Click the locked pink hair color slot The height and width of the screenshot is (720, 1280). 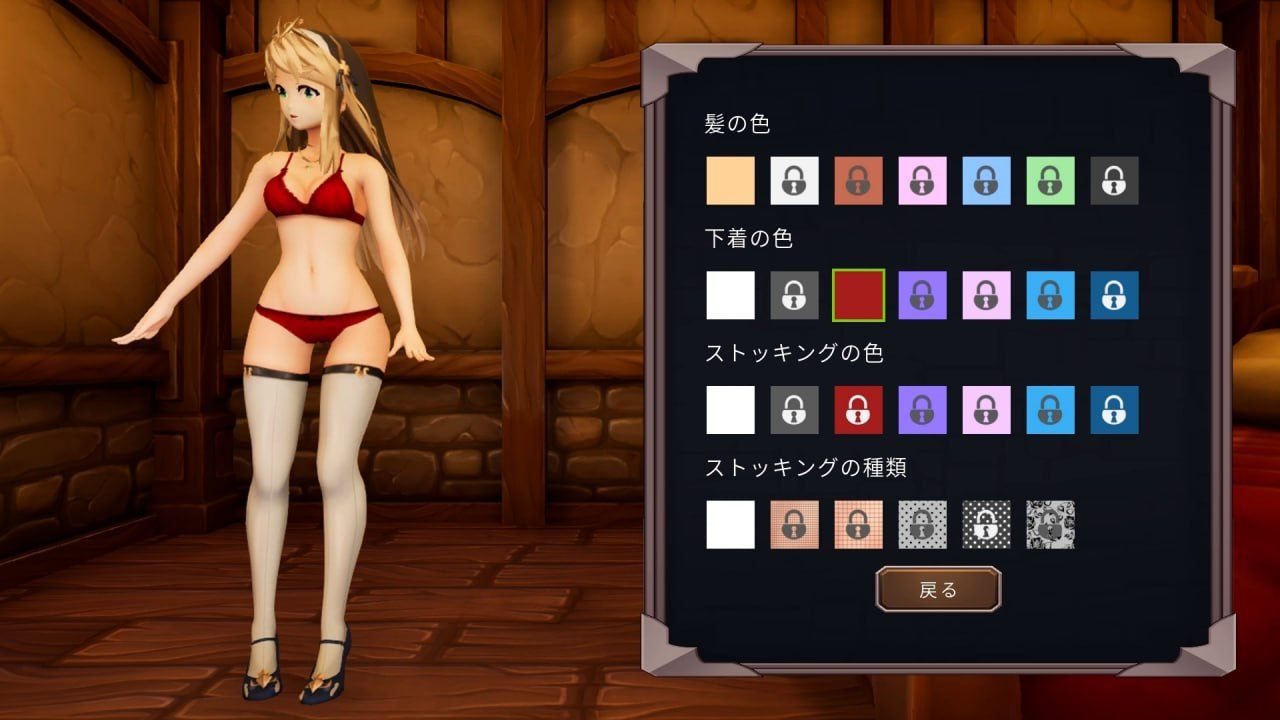pos(922,181)
